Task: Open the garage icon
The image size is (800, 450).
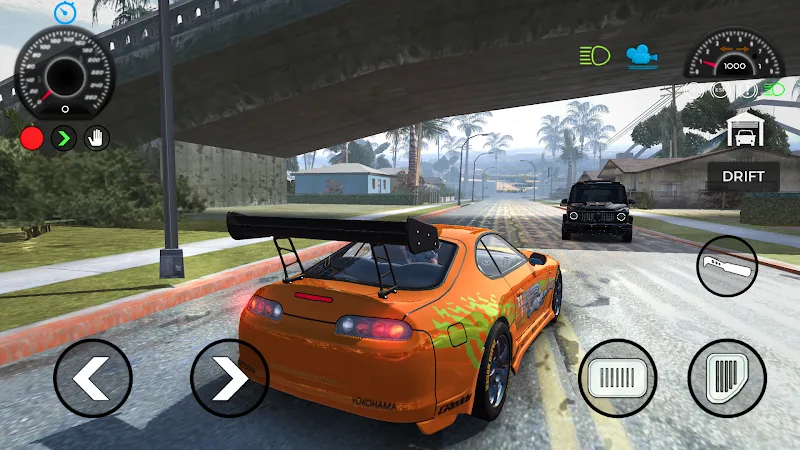Action: 743,130
